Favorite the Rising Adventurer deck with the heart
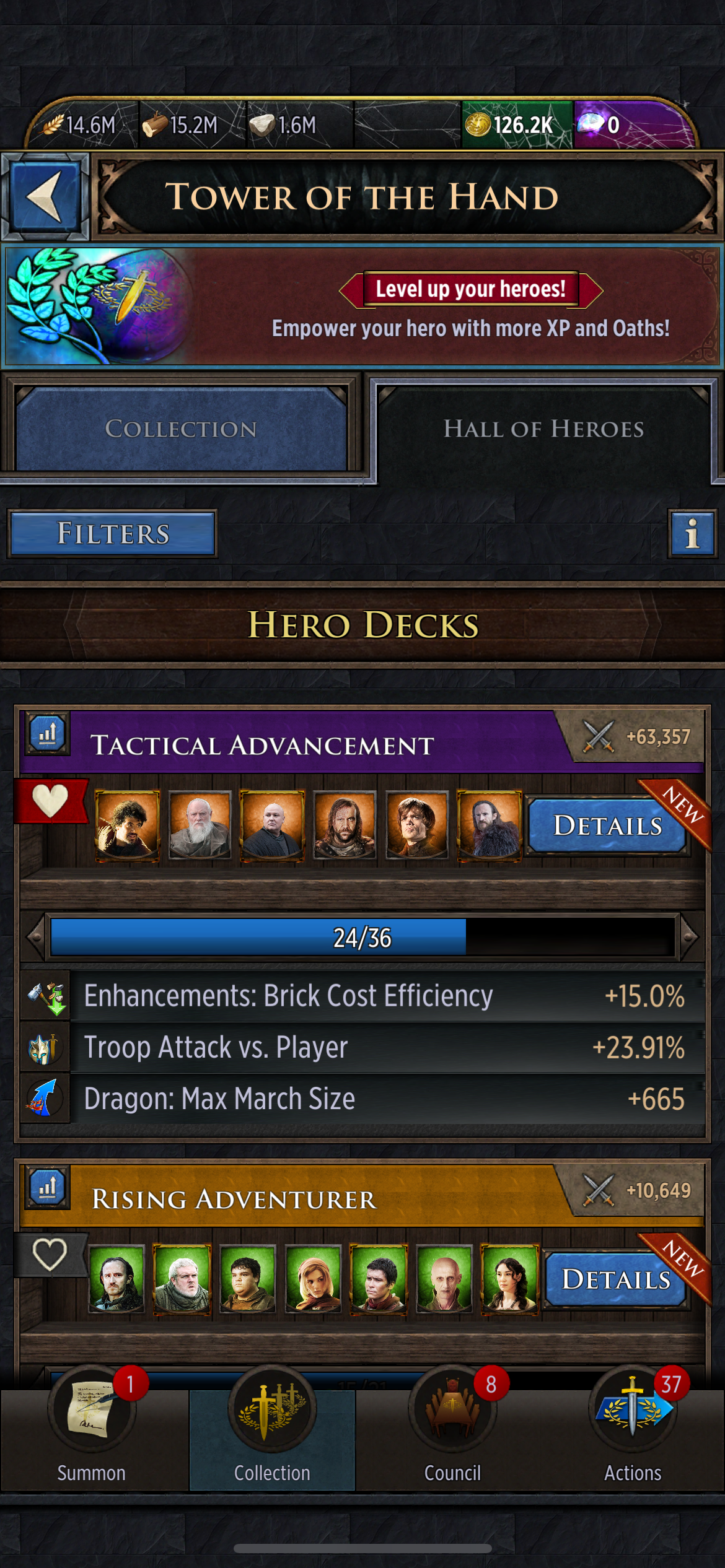The width and height of the screenshot is (725, 1568). point(50,1255)
